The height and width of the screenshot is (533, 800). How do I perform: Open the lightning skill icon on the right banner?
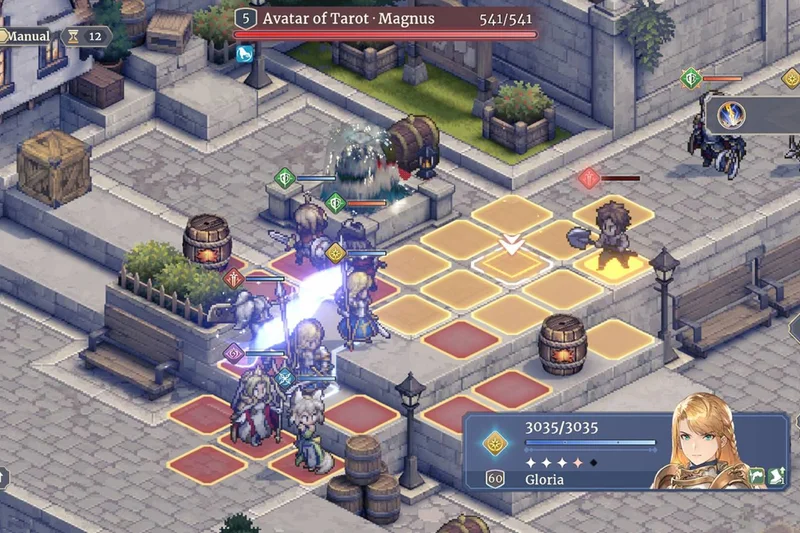tap(733, 115)
